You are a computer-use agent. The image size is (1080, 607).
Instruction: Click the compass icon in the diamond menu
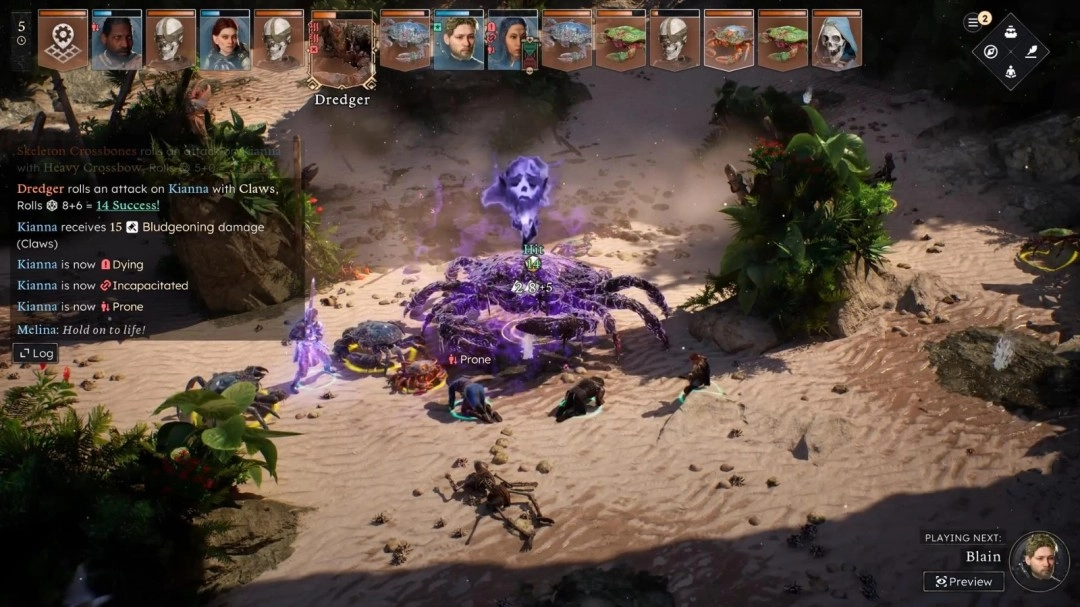pyautogui.click(x=991, y=51)
